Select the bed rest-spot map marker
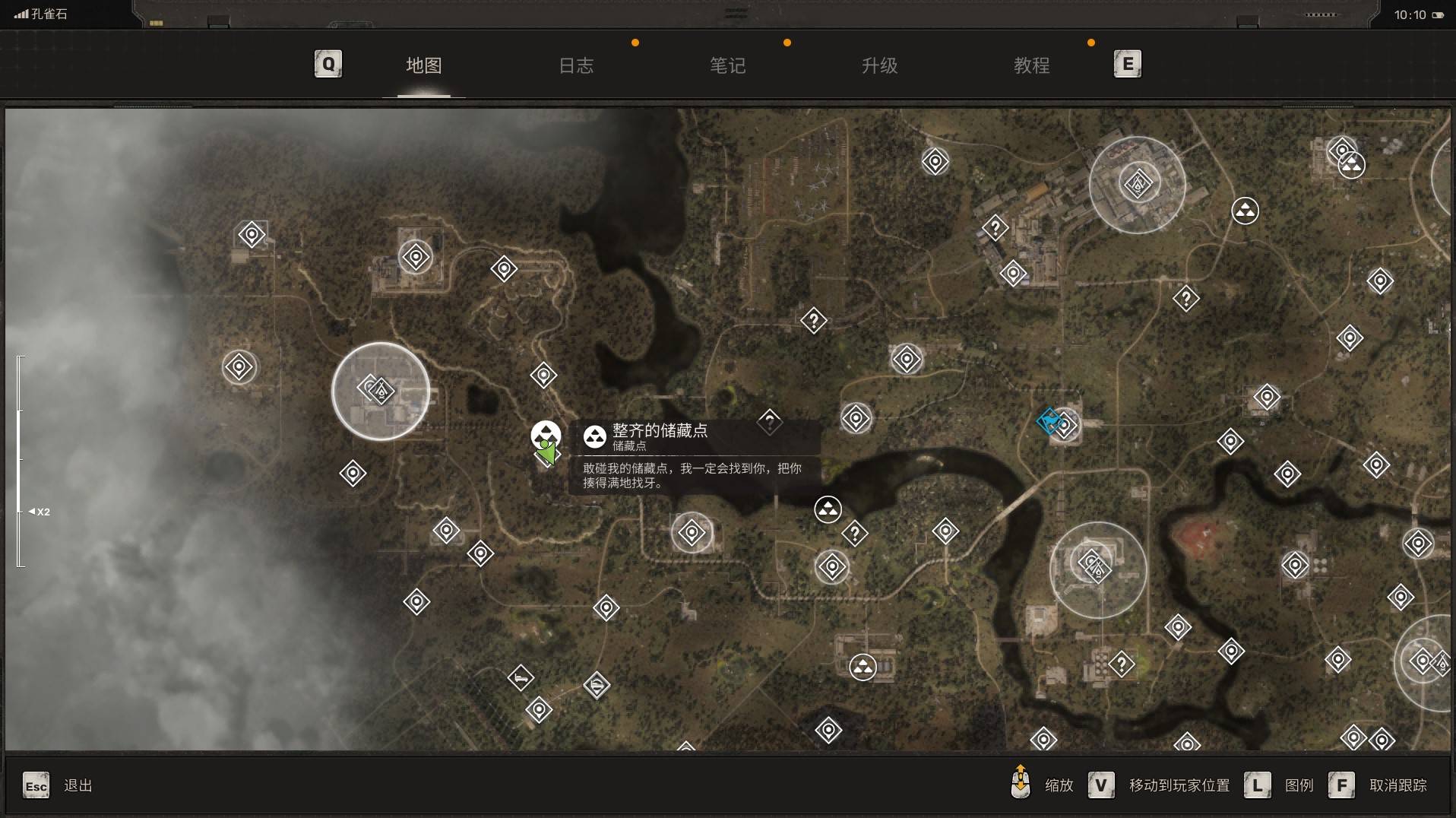 521,677
